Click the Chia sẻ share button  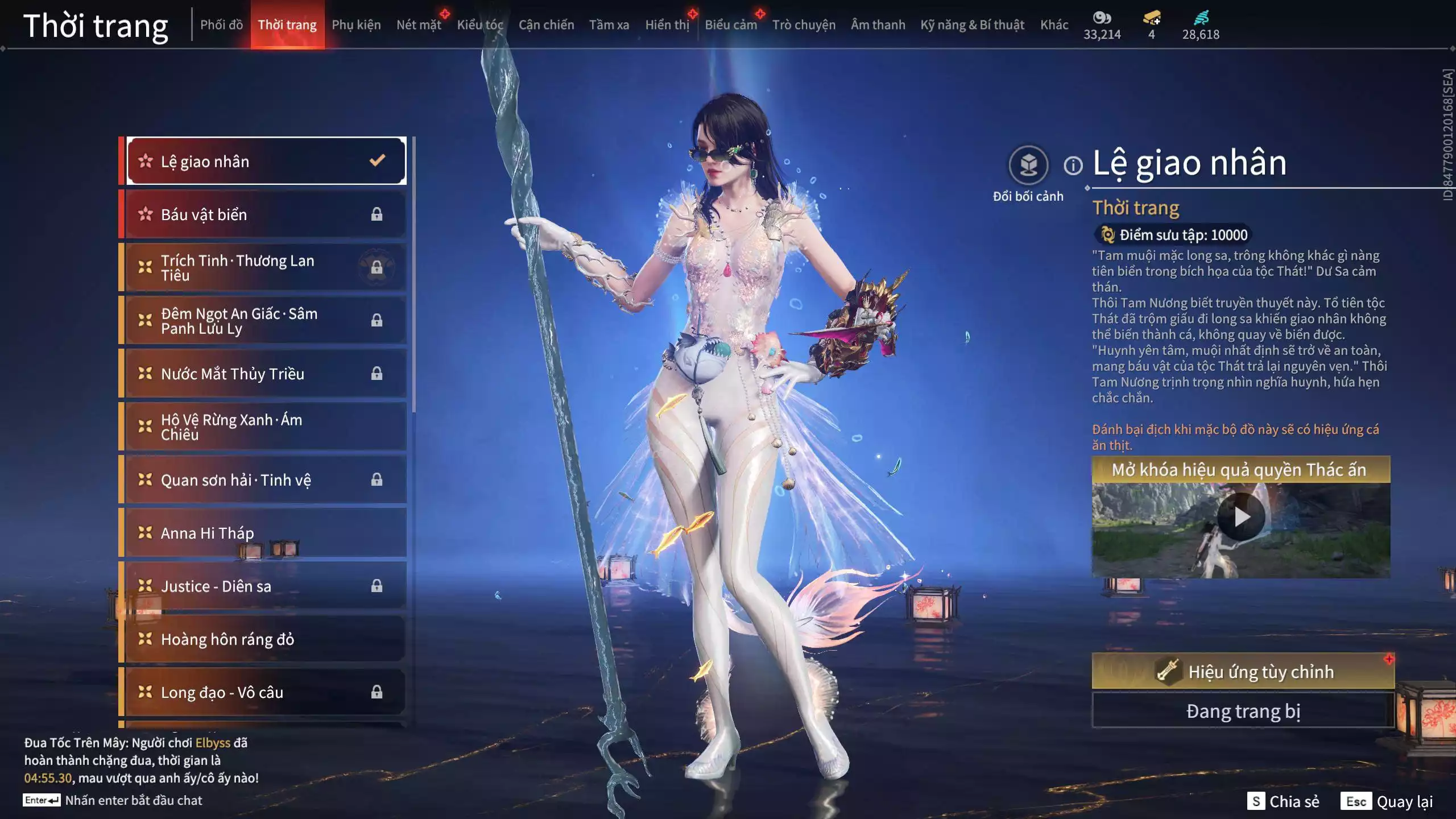click(x=1283, y=801)
